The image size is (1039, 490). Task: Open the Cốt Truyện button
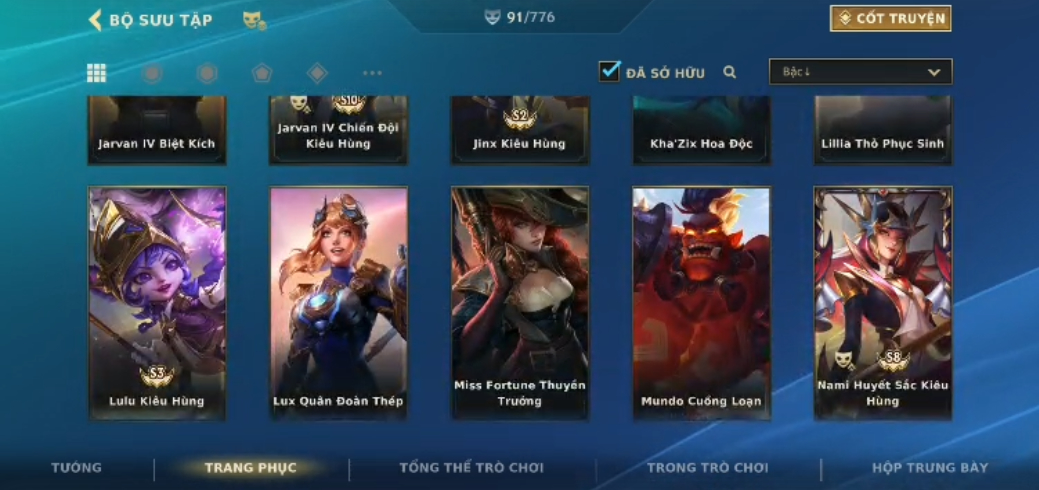click(890, 18)
